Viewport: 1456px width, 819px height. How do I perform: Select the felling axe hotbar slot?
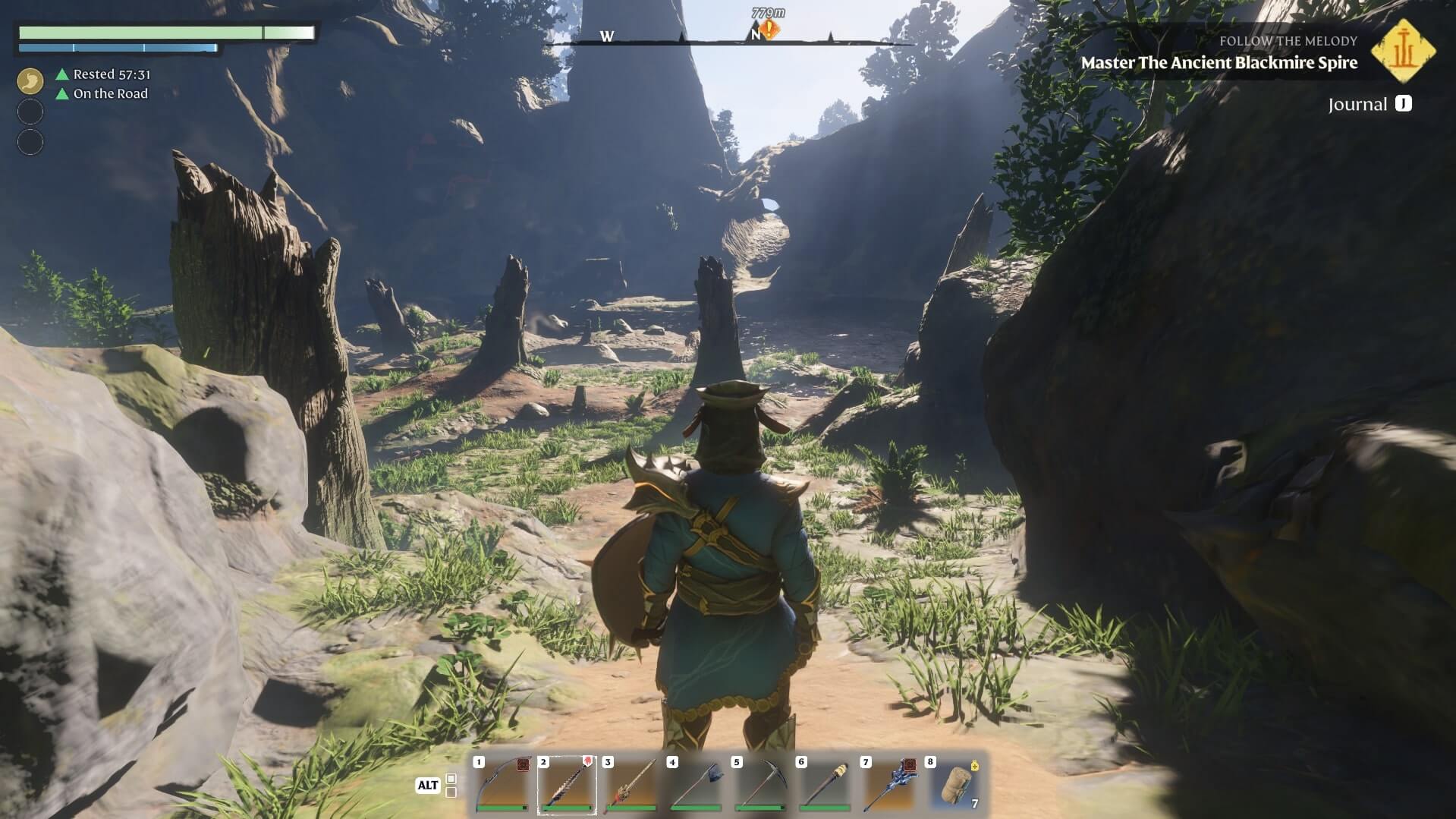696,786
